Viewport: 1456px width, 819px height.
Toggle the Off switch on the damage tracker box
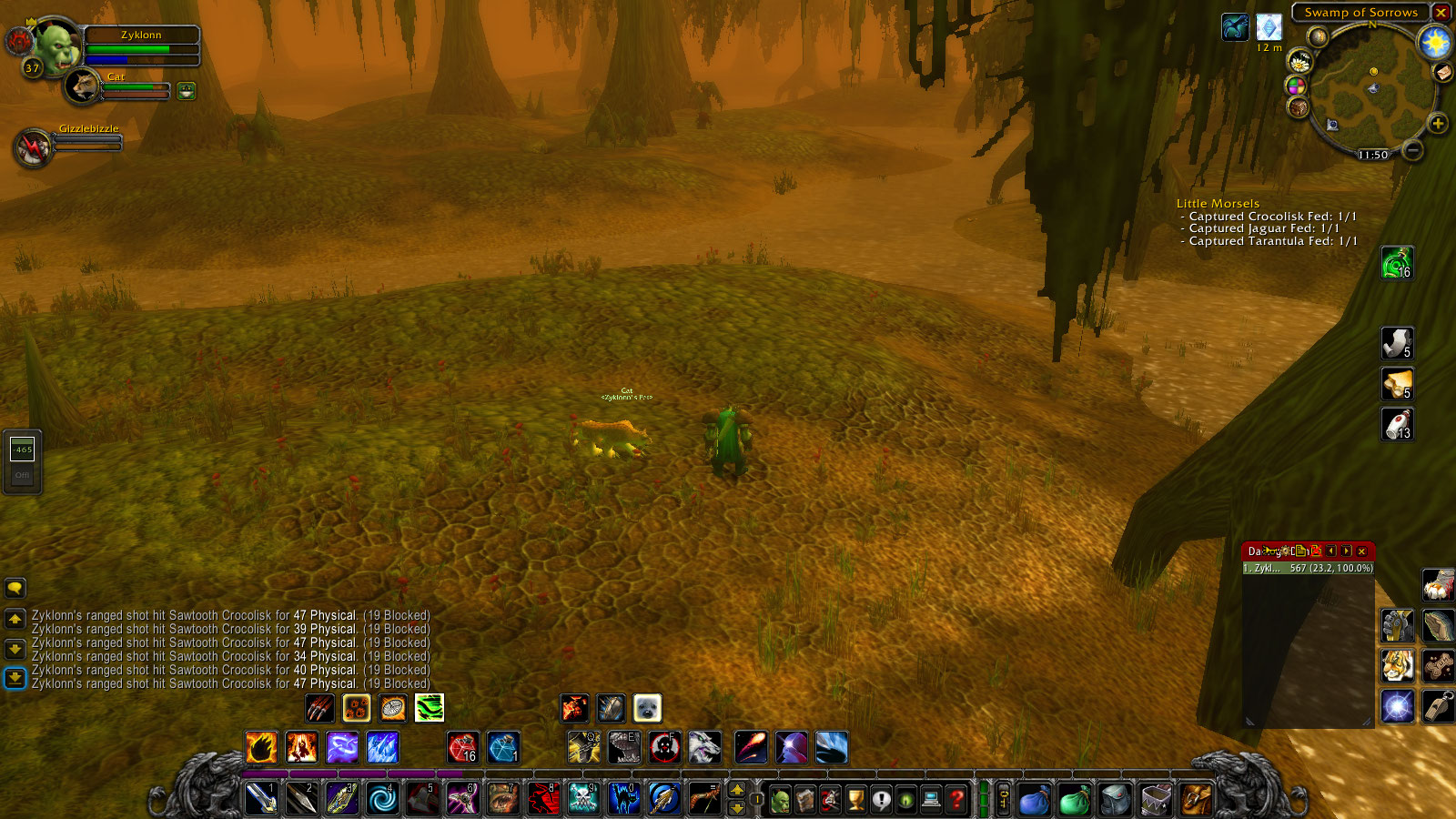23,475
